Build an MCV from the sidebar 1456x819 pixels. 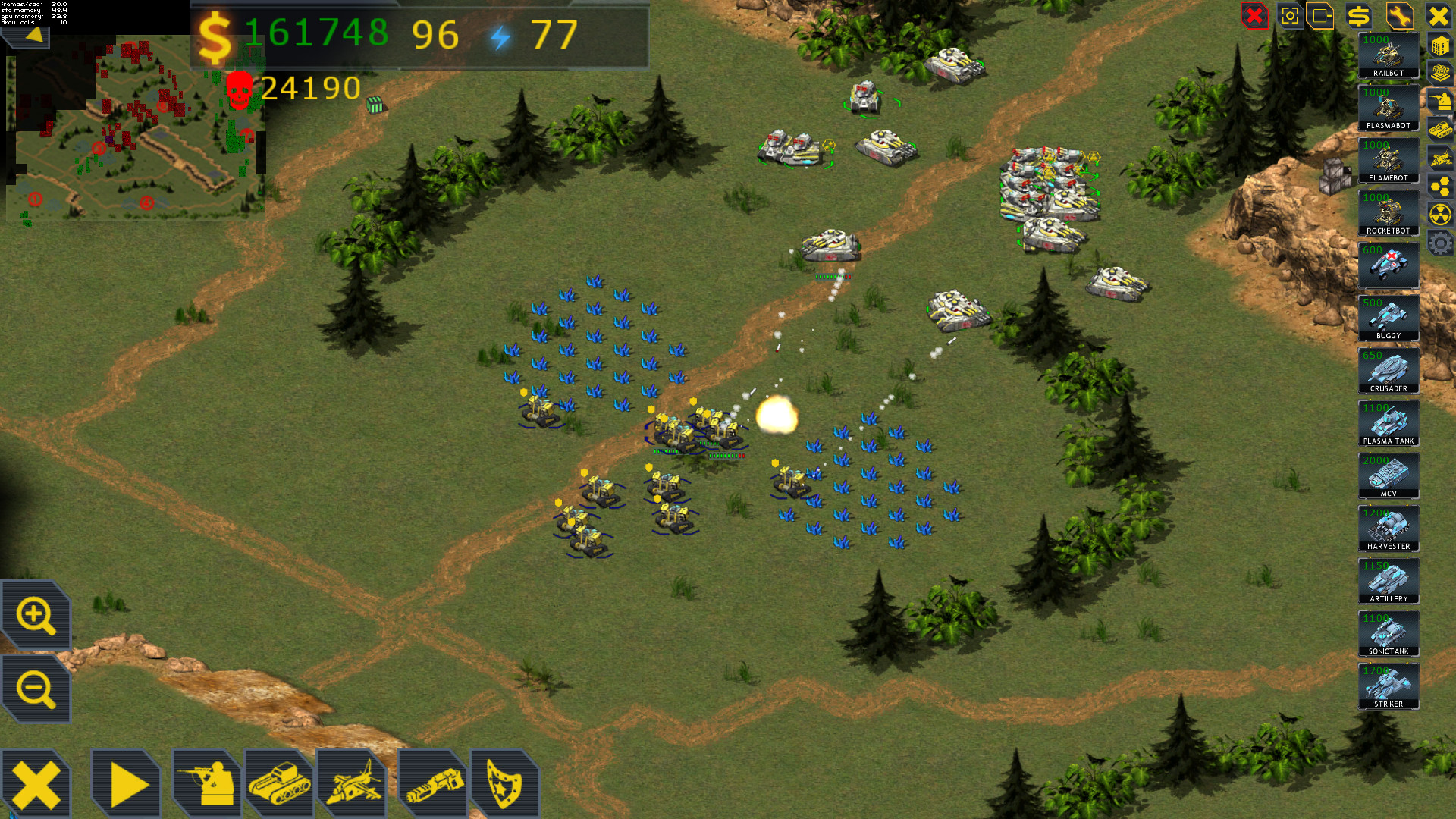click(x=1388, y=474)
